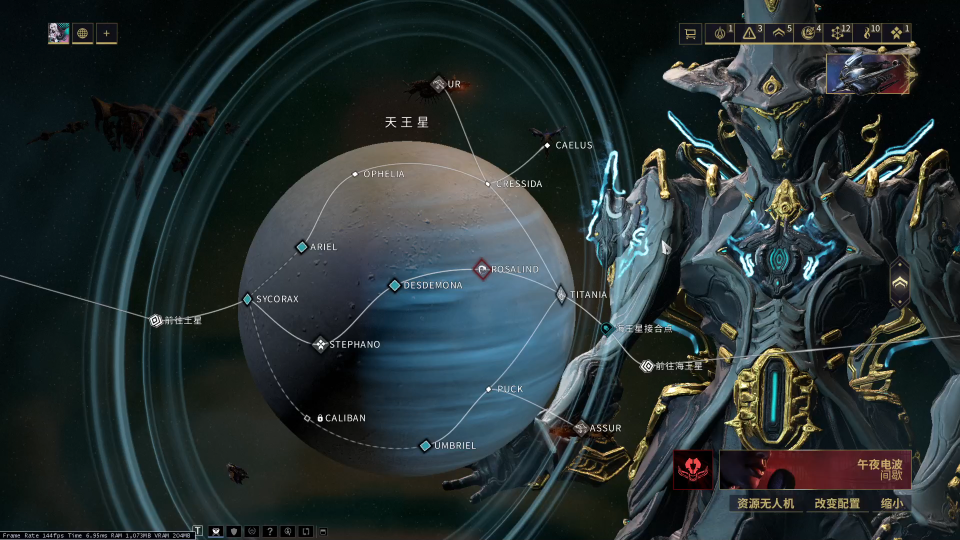Select the Caelus node
This screenshot has width=960, height=540.
pyautogui.click(x=547, y=146)
